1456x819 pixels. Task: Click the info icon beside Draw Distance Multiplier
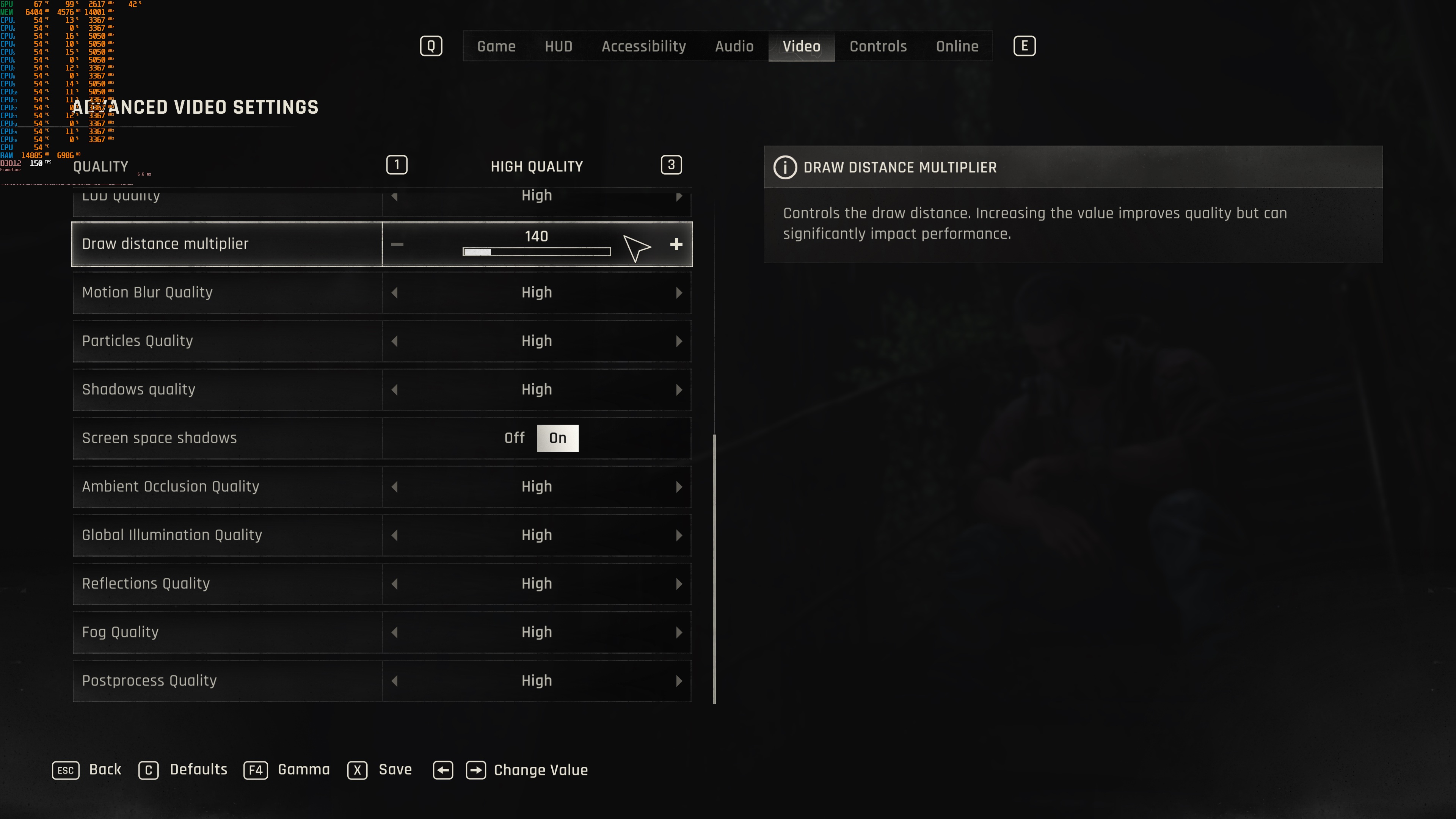[x=786, y=167]
